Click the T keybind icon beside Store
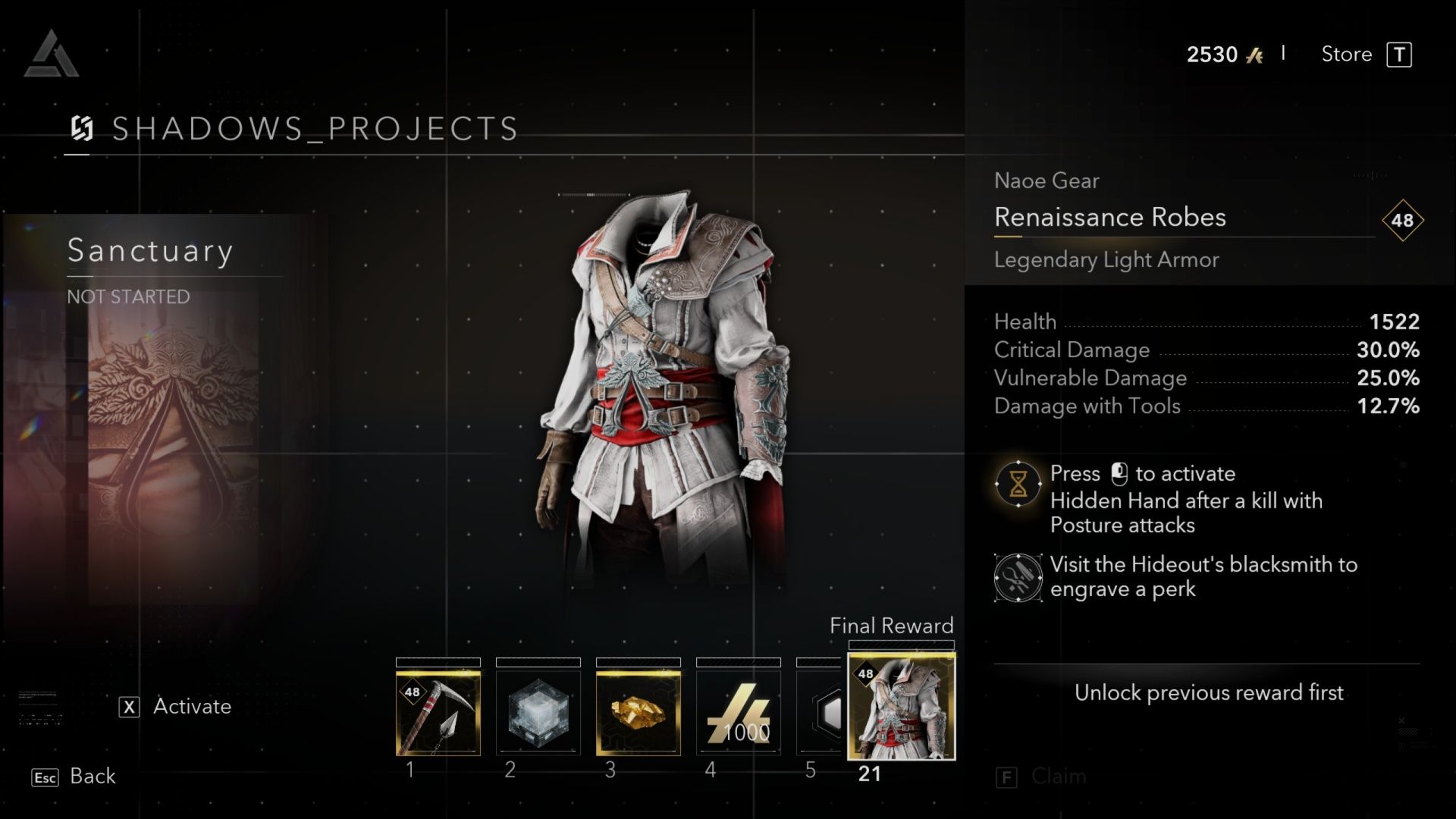 (x=1400, y=54)
